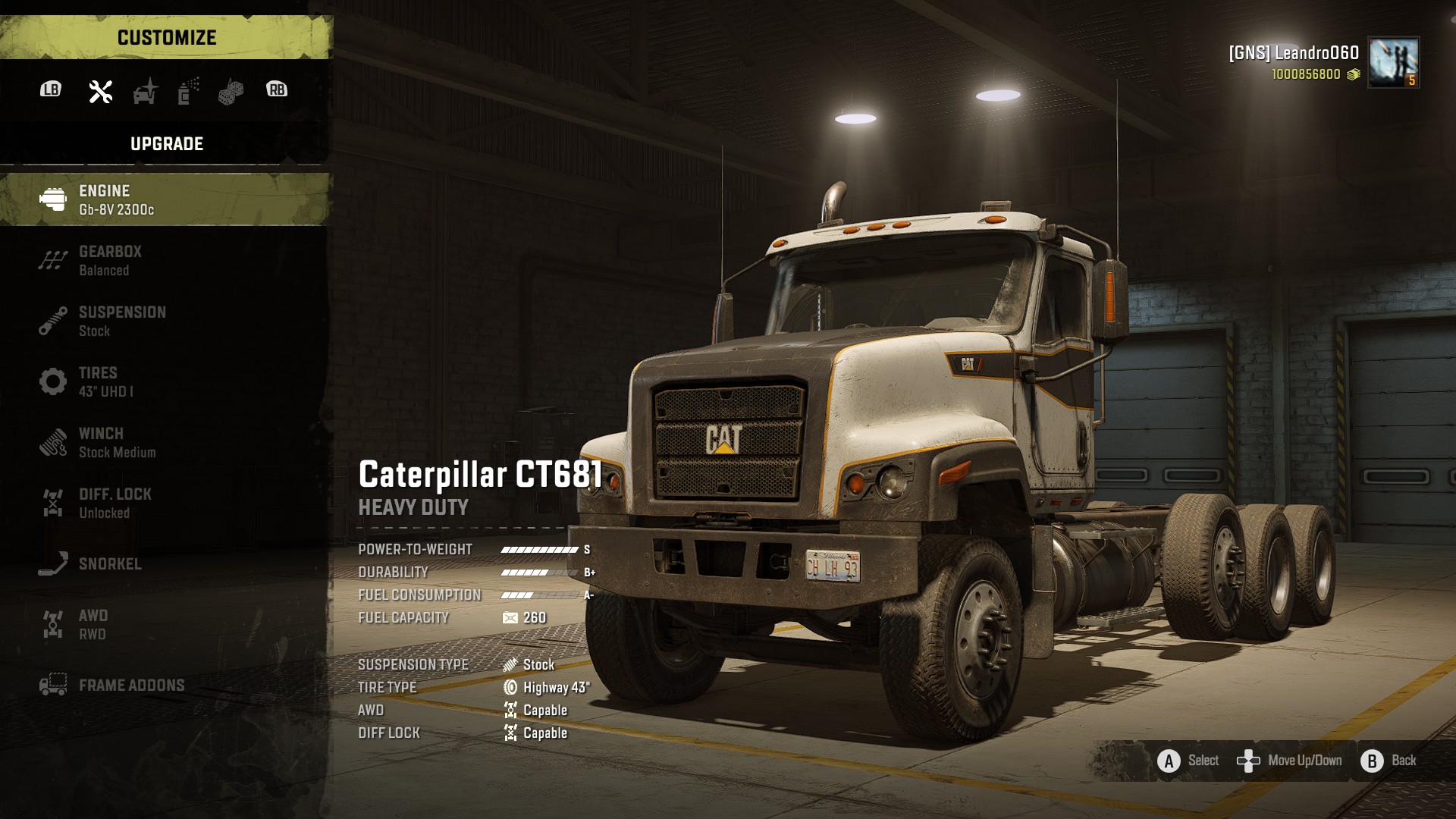This screenshot has height=819, width=1456.
Task: Choose the Suspension upgrade row
Action: coord(165,321)
